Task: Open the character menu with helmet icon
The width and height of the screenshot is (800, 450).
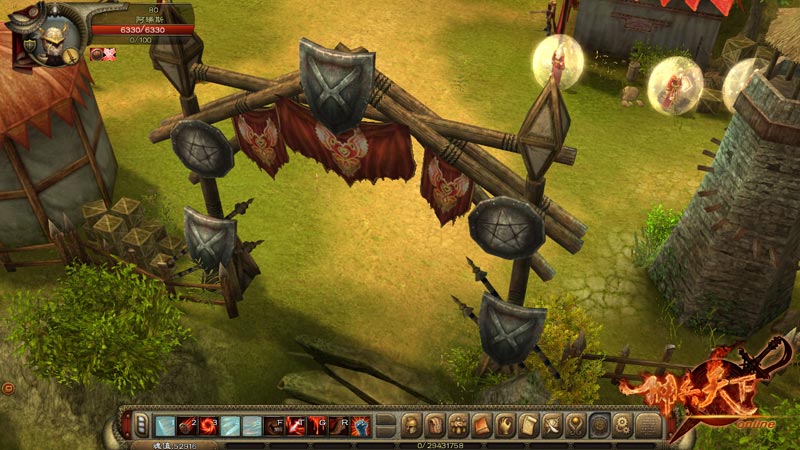Action: 411,425
